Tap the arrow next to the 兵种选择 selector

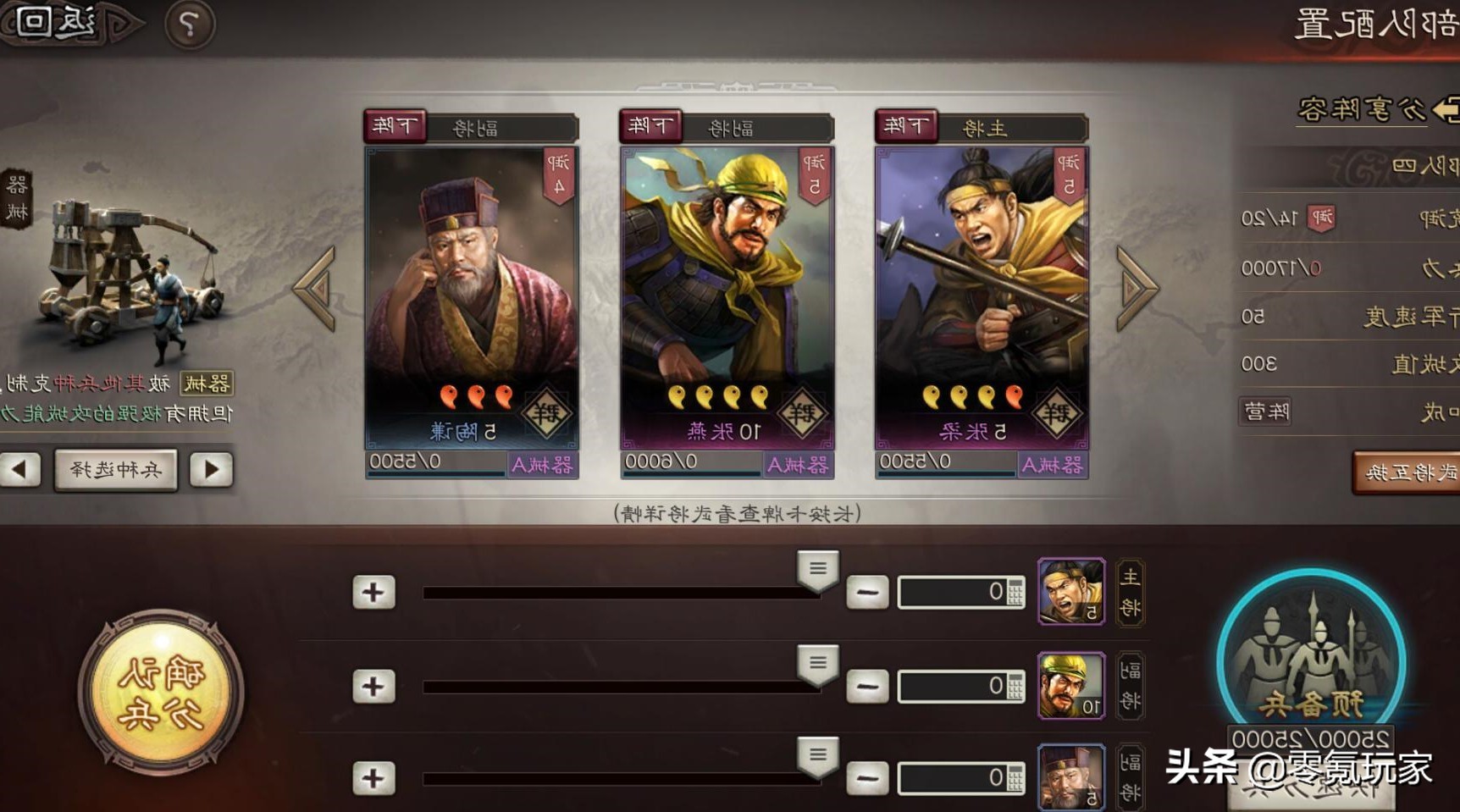tap(212, 470)
